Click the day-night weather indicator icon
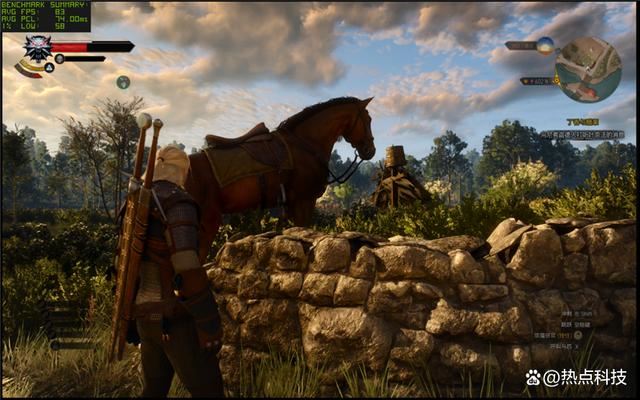Screen dimensions: 640x400 pyautogui.click(x=545, y=45)
